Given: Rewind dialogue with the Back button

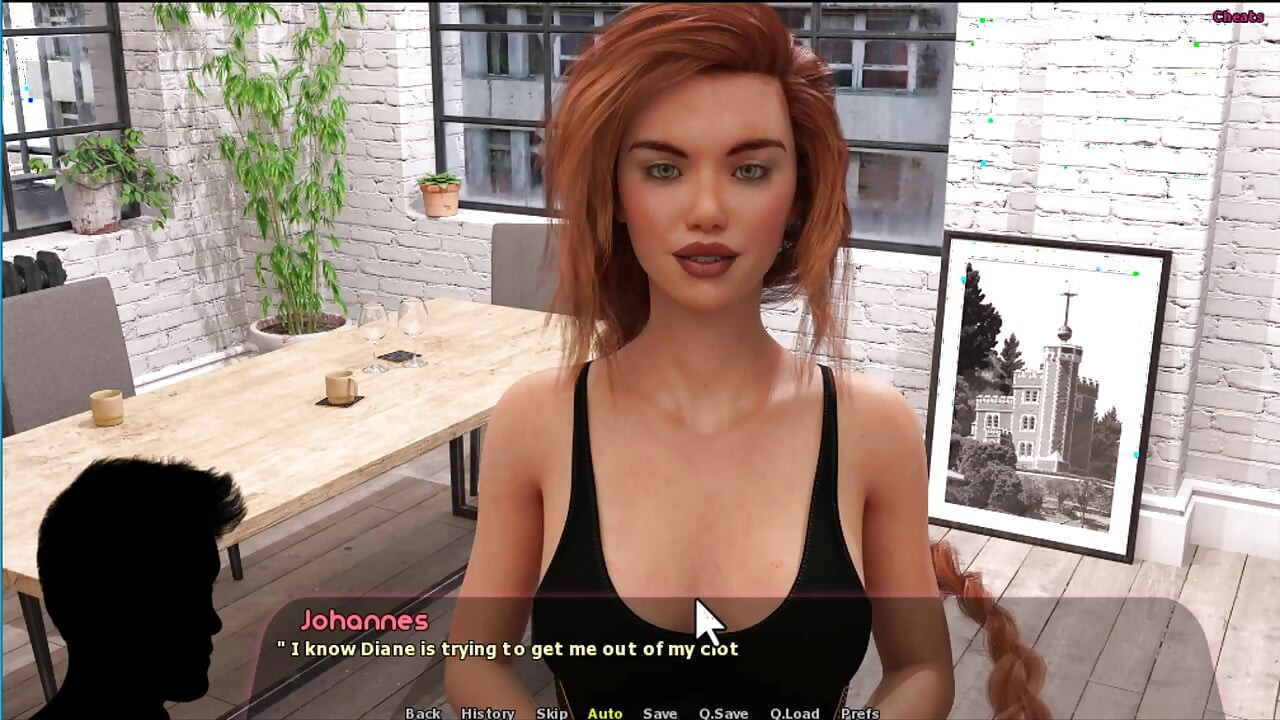Looking at the screenshot, I should tap(424, 713).
